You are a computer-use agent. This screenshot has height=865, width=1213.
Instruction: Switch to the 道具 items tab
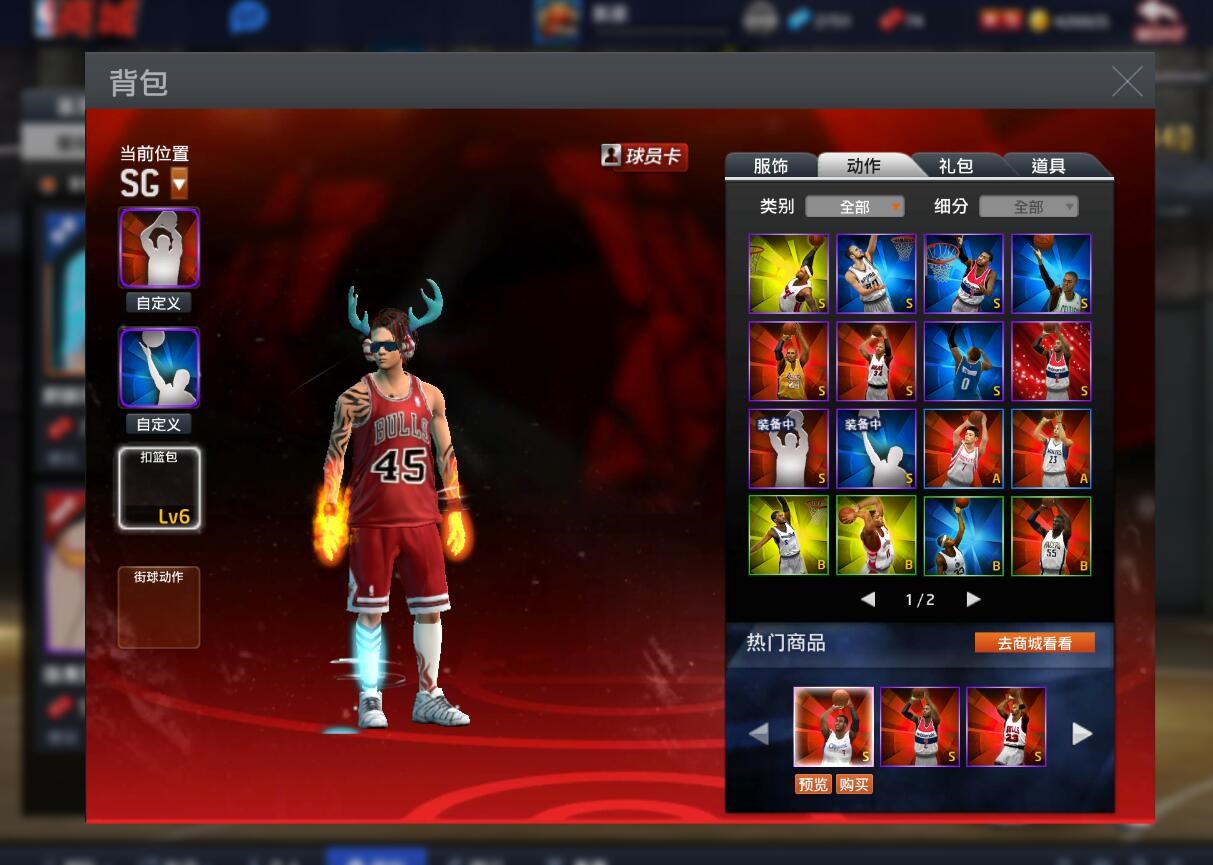click(1048, 166)
